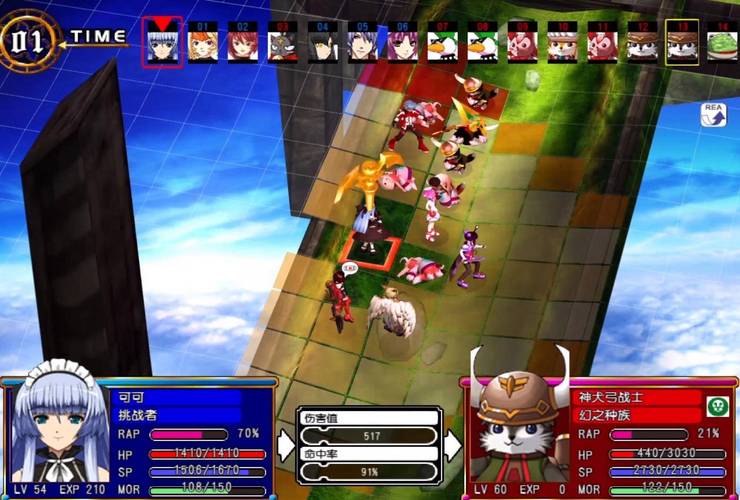
Task: Choose turn slot 02 red-haired character
Action: pyautogui.click(x=242, y=44)
